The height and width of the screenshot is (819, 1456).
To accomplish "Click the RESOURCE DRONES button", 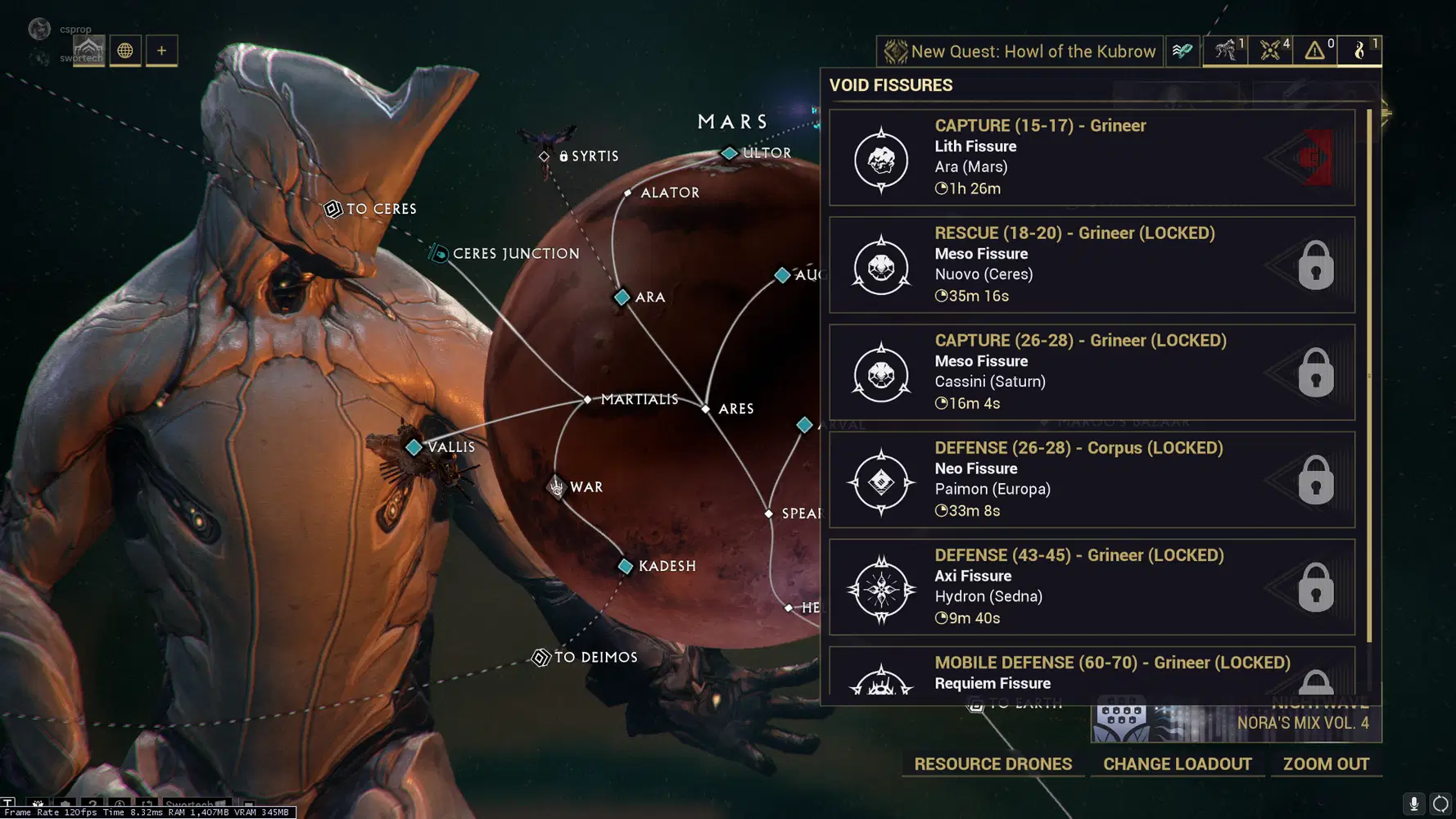I will (x=993, y=763).
